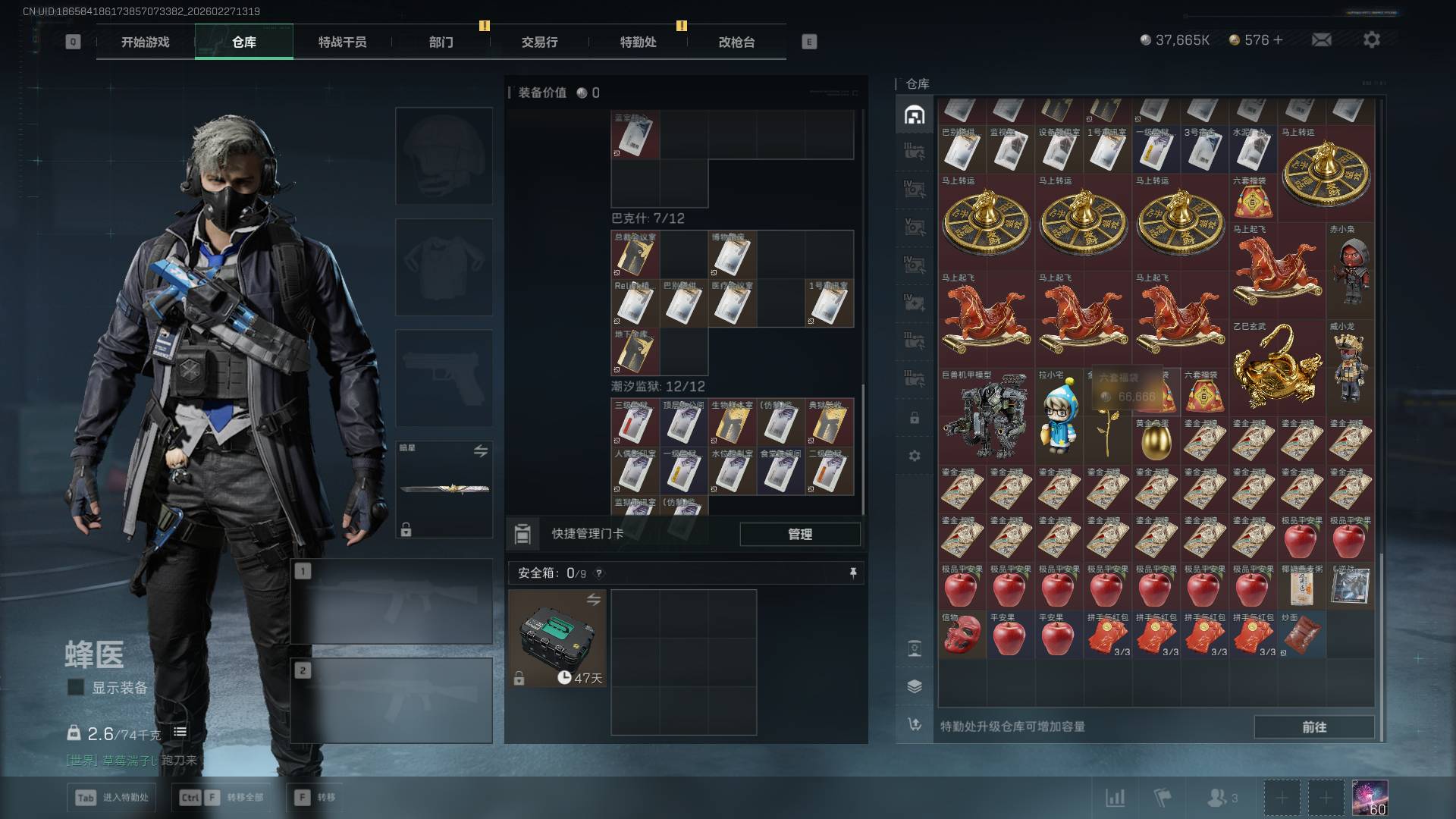Select the 巨兽机甲模型 mech item

[x=986, y=419]
